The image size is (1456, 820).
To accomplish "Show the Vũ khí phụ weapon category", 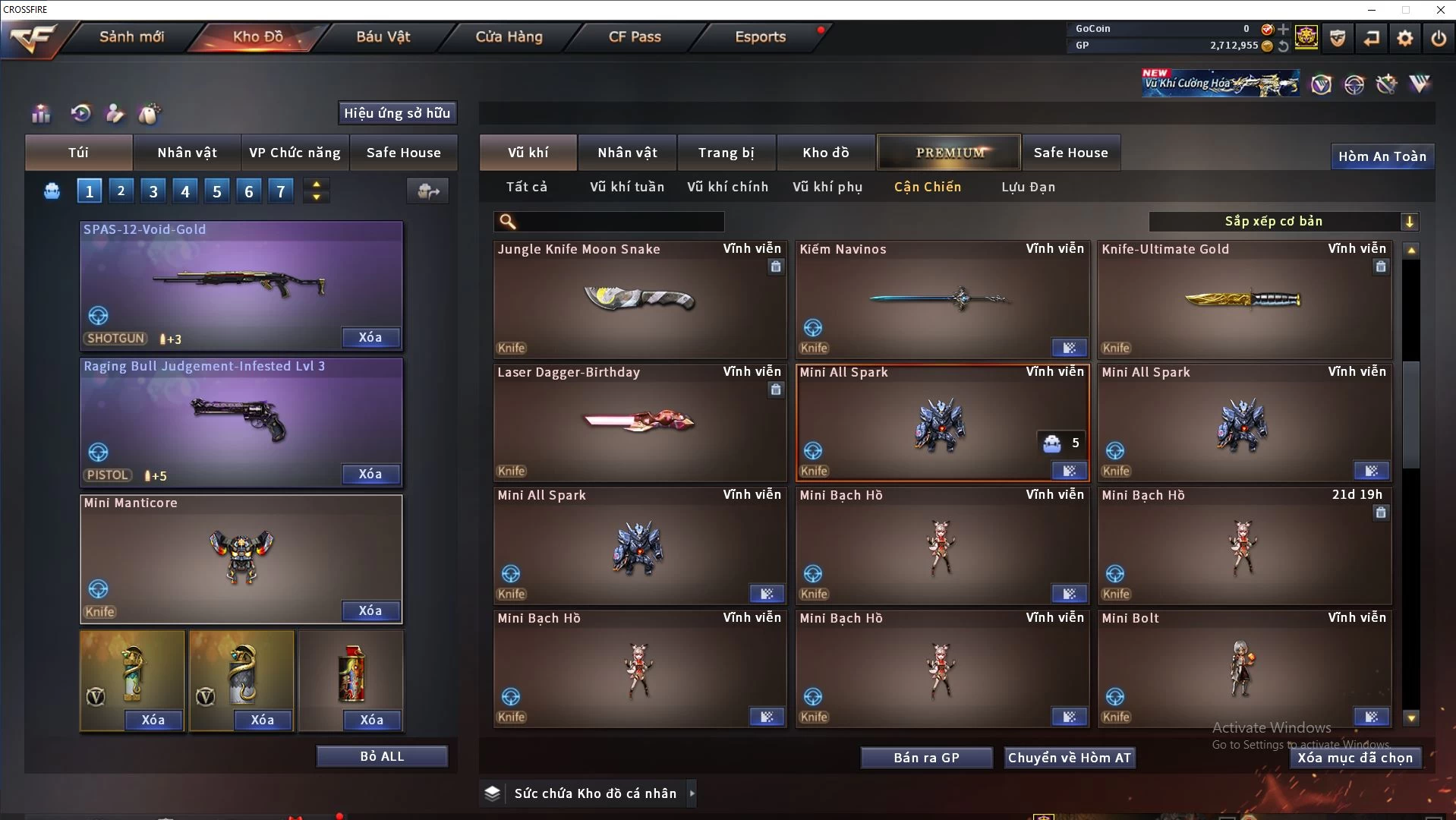I will (x=827, y=187).
